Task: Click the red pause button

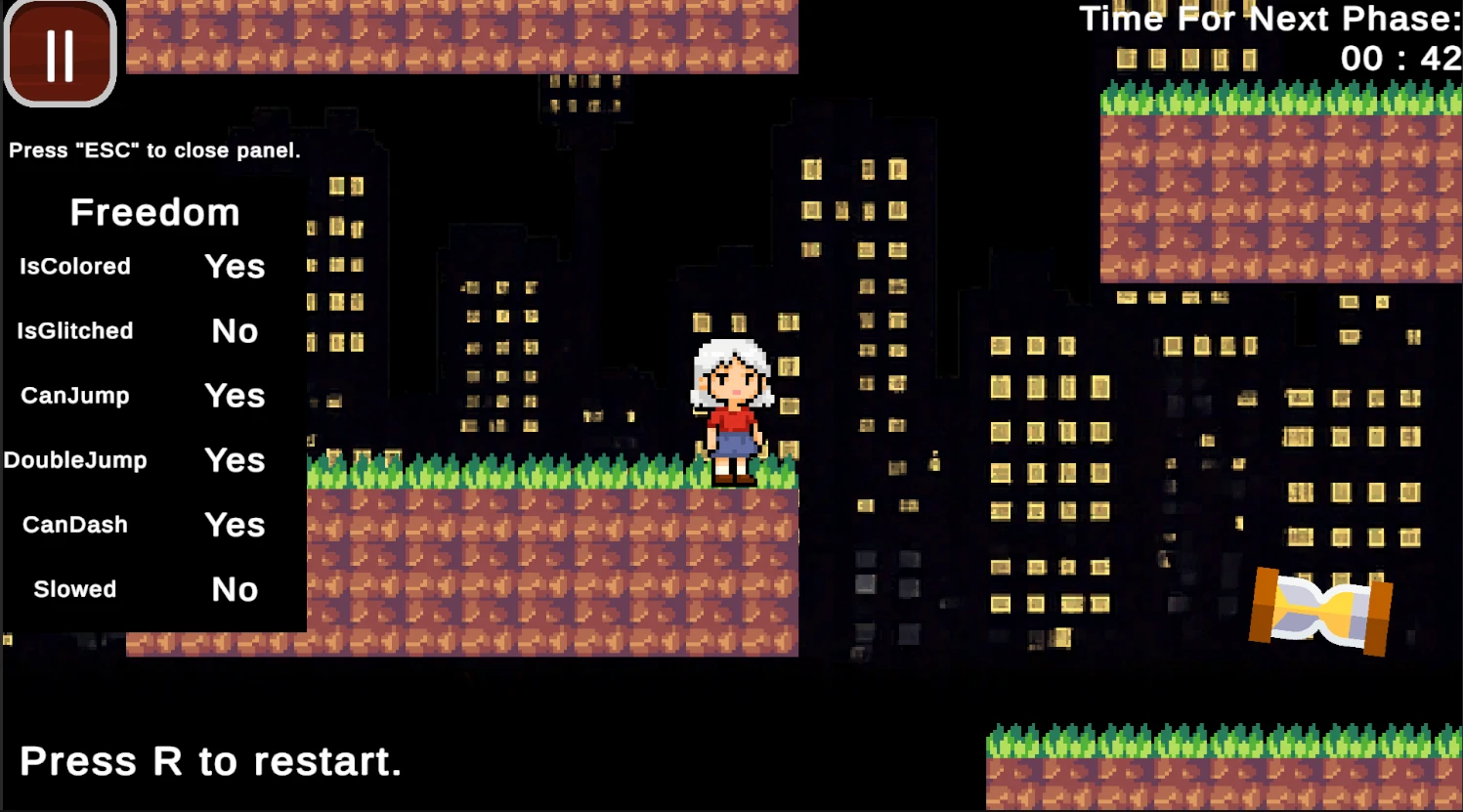Action: pos(61,54)
